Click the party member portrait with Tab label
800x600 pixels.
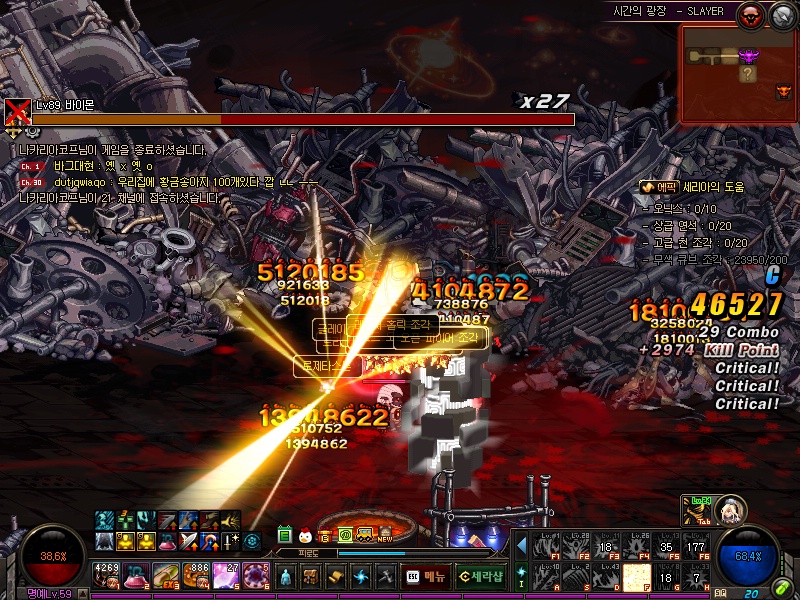tap(729, 509)
